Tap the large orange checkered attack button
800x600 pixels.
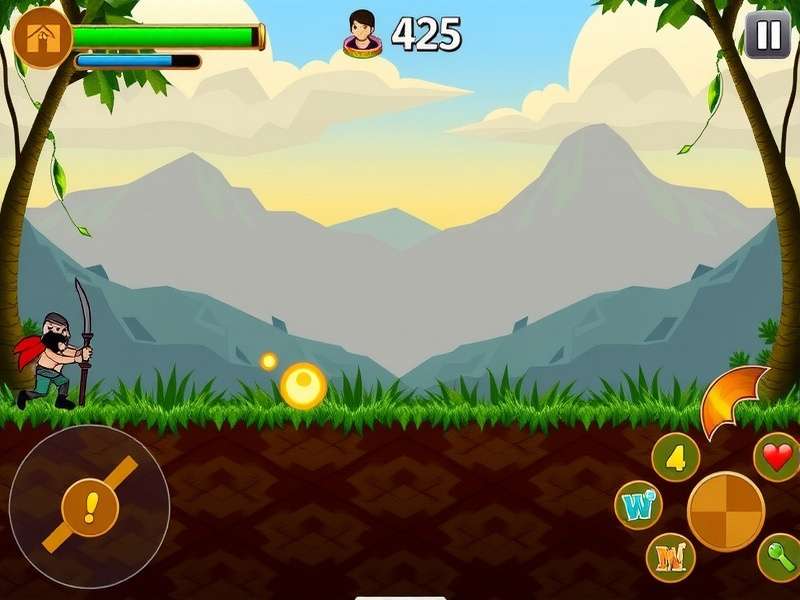click(726, 511)
